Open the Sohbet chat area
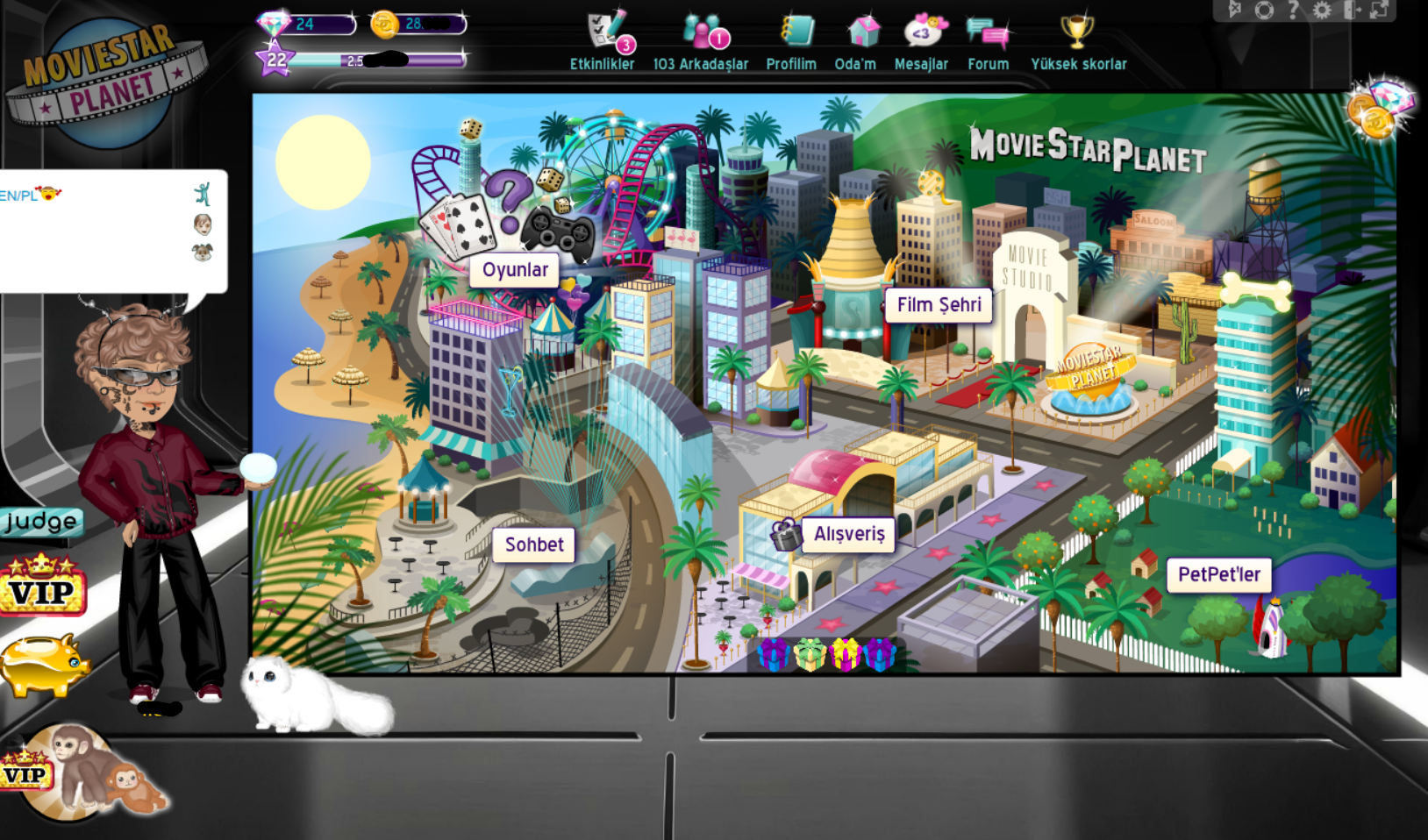The height and width of the screenshot is (840, 1428). click(x=534, y=545)
